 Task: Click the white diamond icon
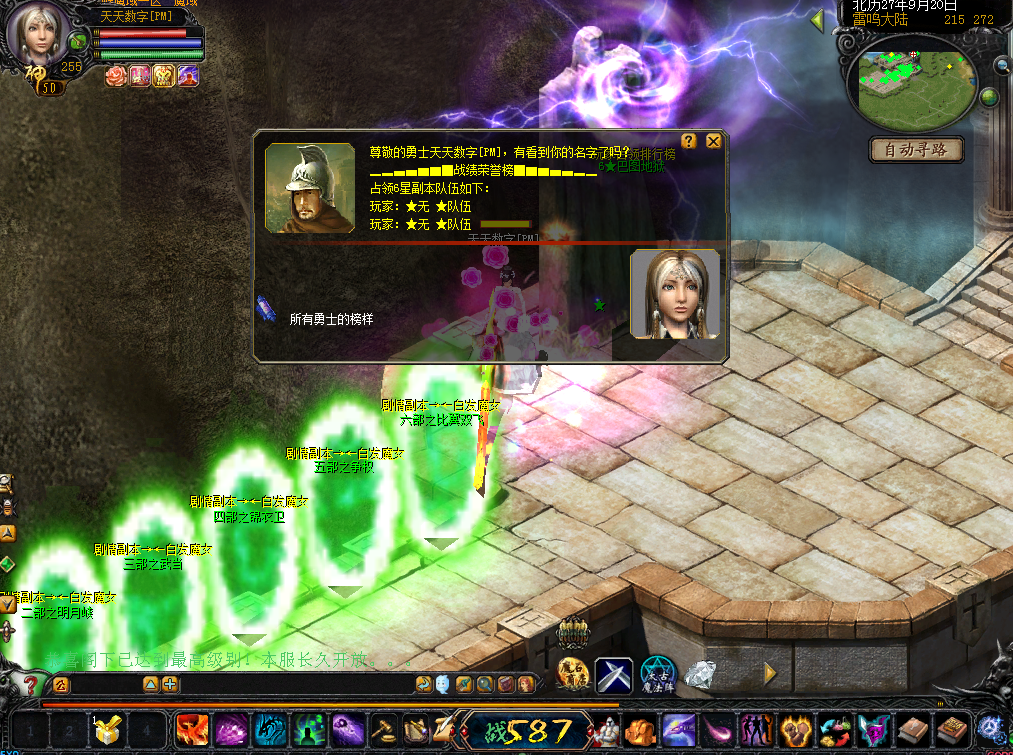pyautogui.click(x=701, y=675)
